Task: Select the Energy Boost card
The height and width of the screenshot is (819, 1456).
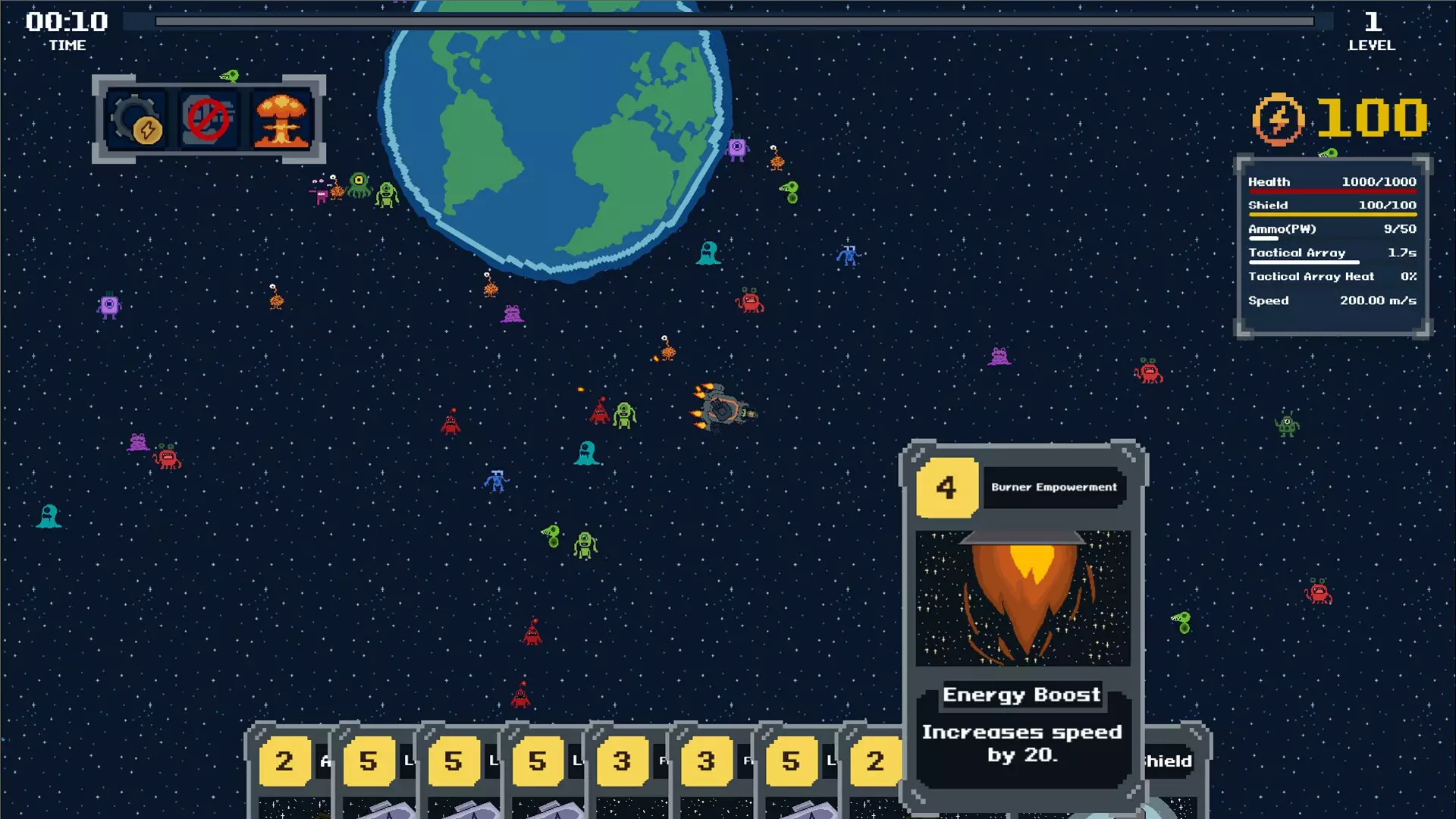Action: click(x=1022, y=622)
